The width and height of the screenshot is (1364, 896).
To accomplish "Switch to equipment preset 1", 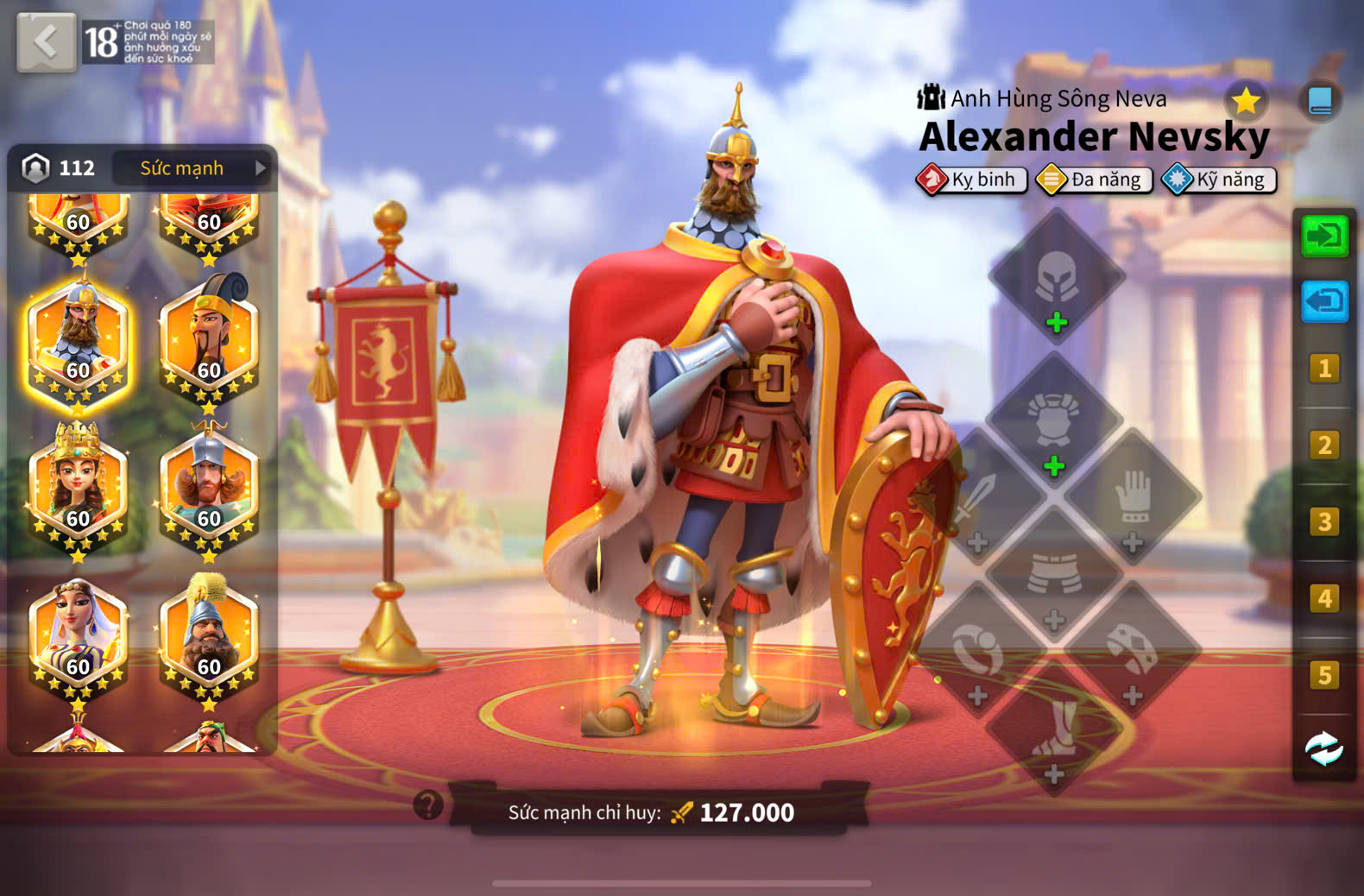I will (x=1324, y=369).
